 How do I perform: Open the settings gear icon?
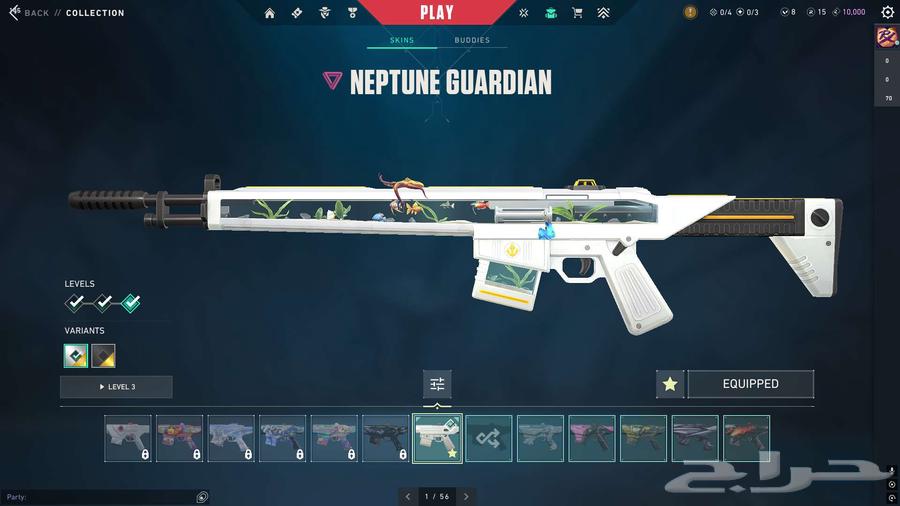[x=887, y=13]
